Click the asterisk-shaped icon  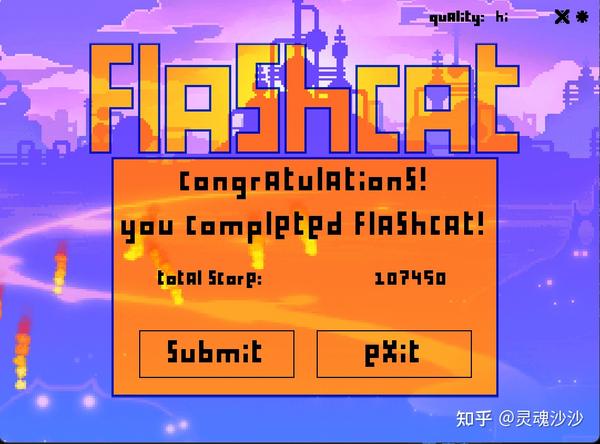(582, 16)
